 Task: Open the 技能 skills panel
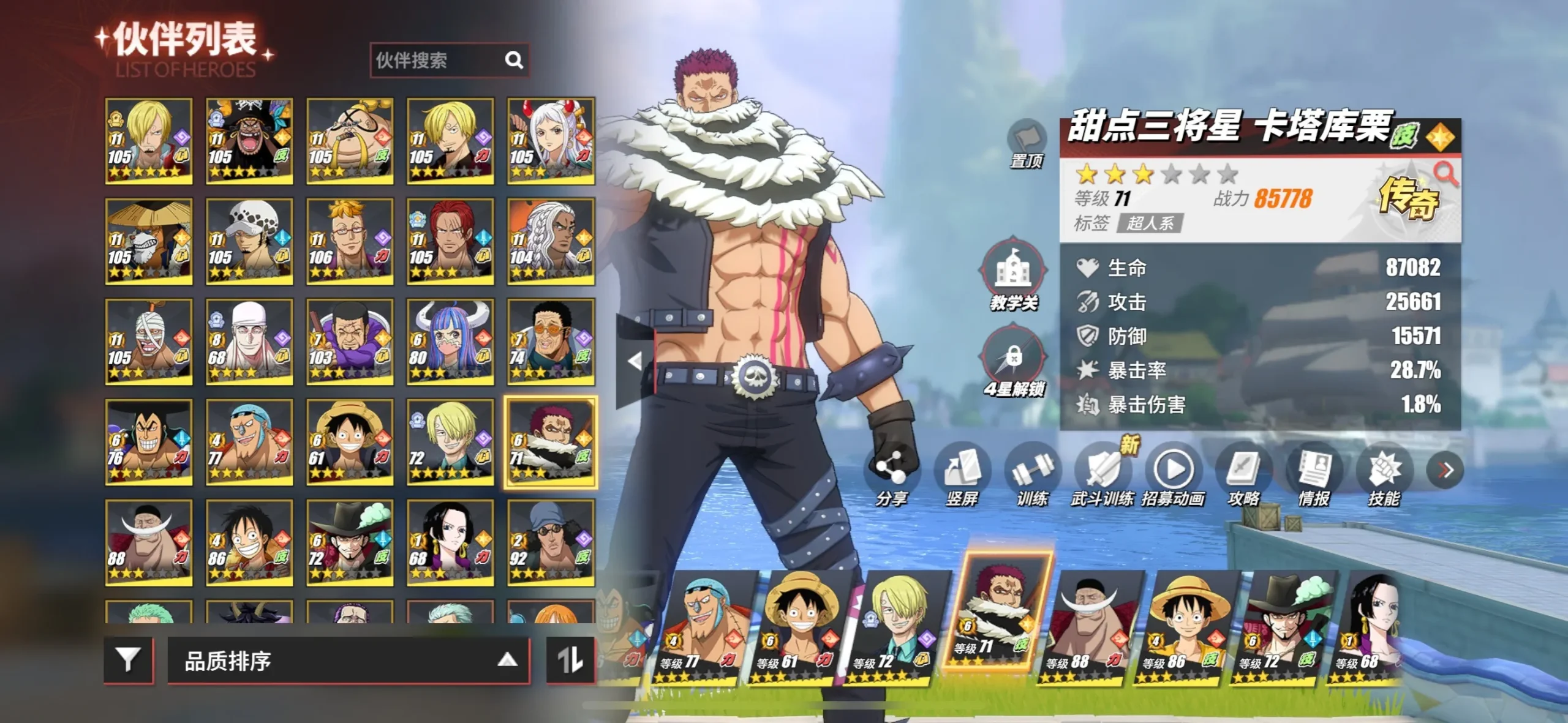coord(1384,471)
